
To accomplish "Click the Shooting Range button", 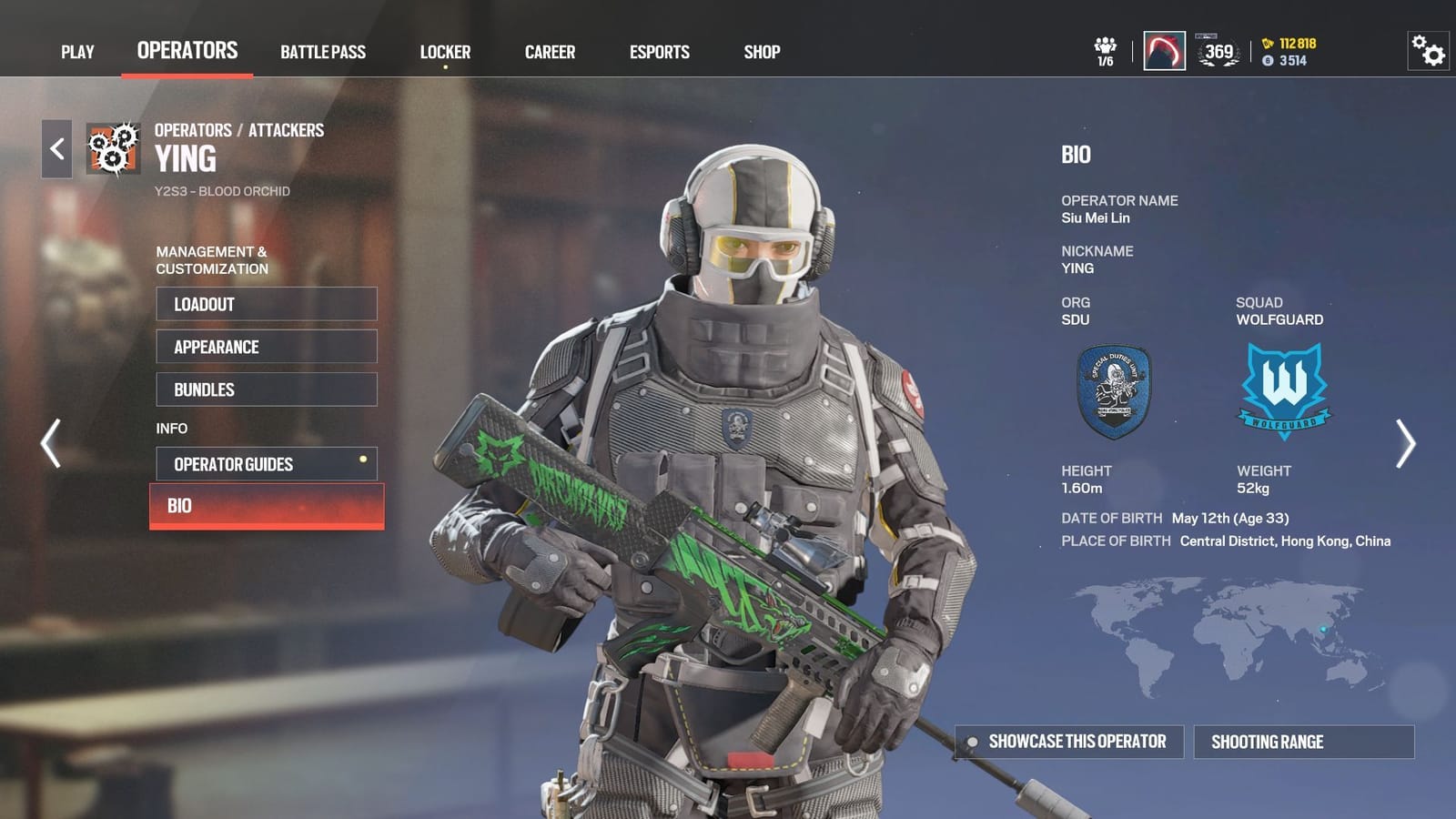I will pyautogui.click(x=1303, y=742).
